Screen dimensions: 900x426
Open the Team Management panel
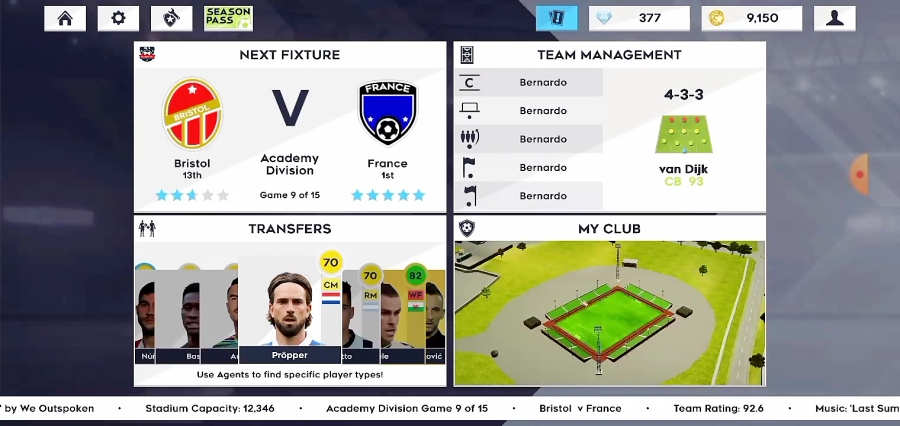coord(609,55)
